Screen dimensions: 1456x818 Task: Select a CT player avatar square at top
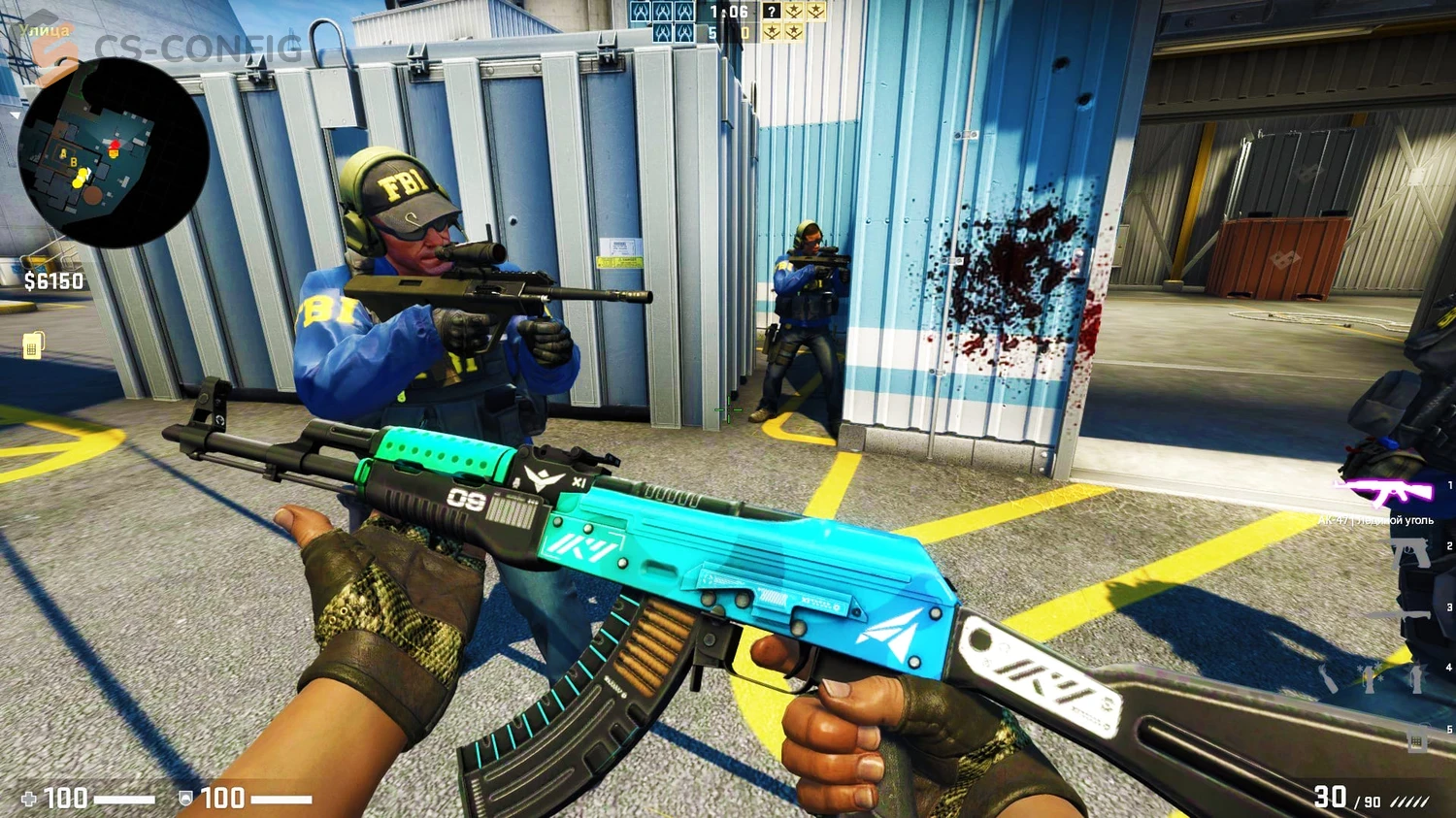(642, 13)
